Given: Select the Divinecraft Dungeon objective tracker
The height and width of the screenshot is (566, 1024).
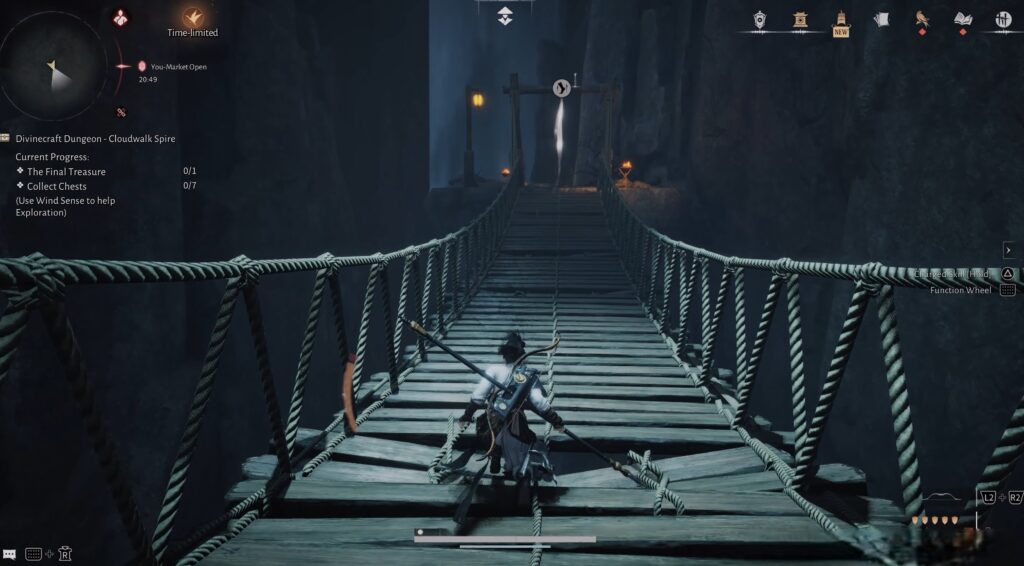Looking at the screenshot, I should point(95,139).
